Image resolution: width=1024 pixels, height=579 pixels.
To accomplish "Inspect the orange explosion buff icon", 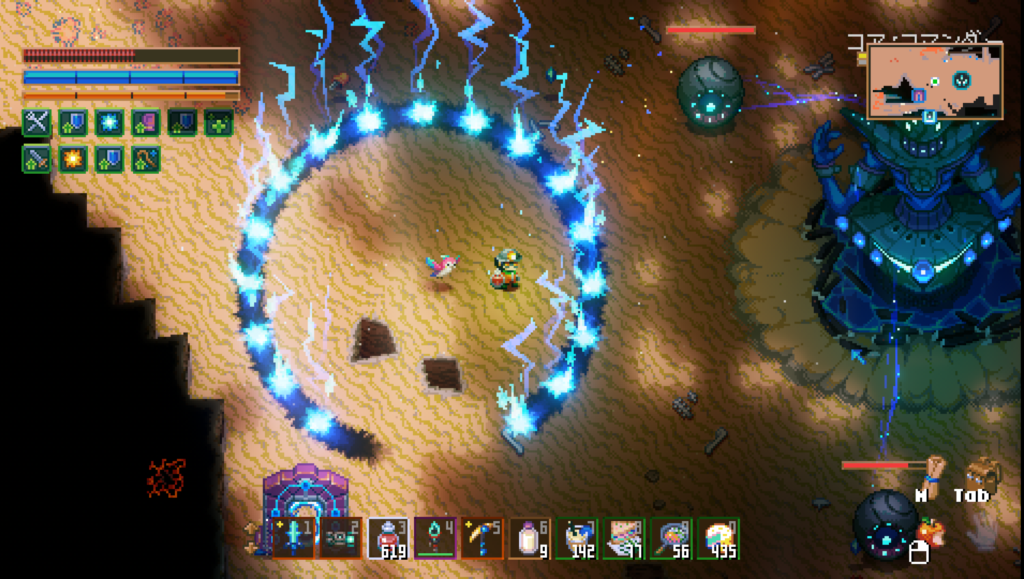I will (73, 159).
